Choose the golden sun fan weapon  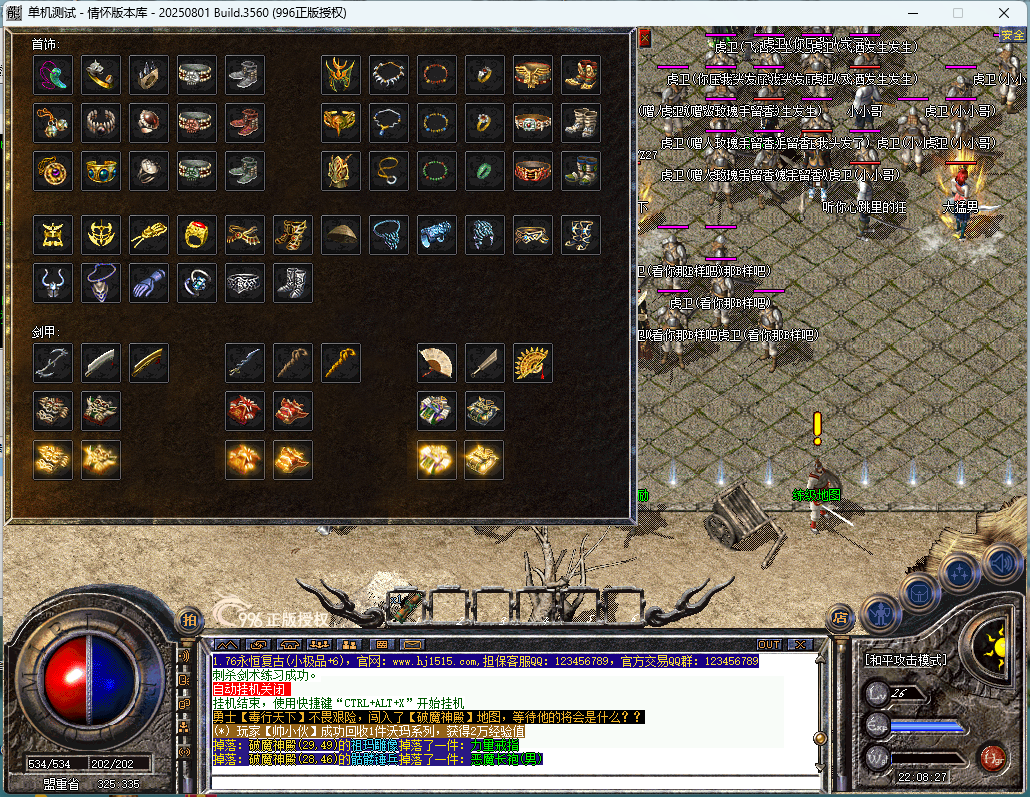pyautogui.click(x=533, y=363)
